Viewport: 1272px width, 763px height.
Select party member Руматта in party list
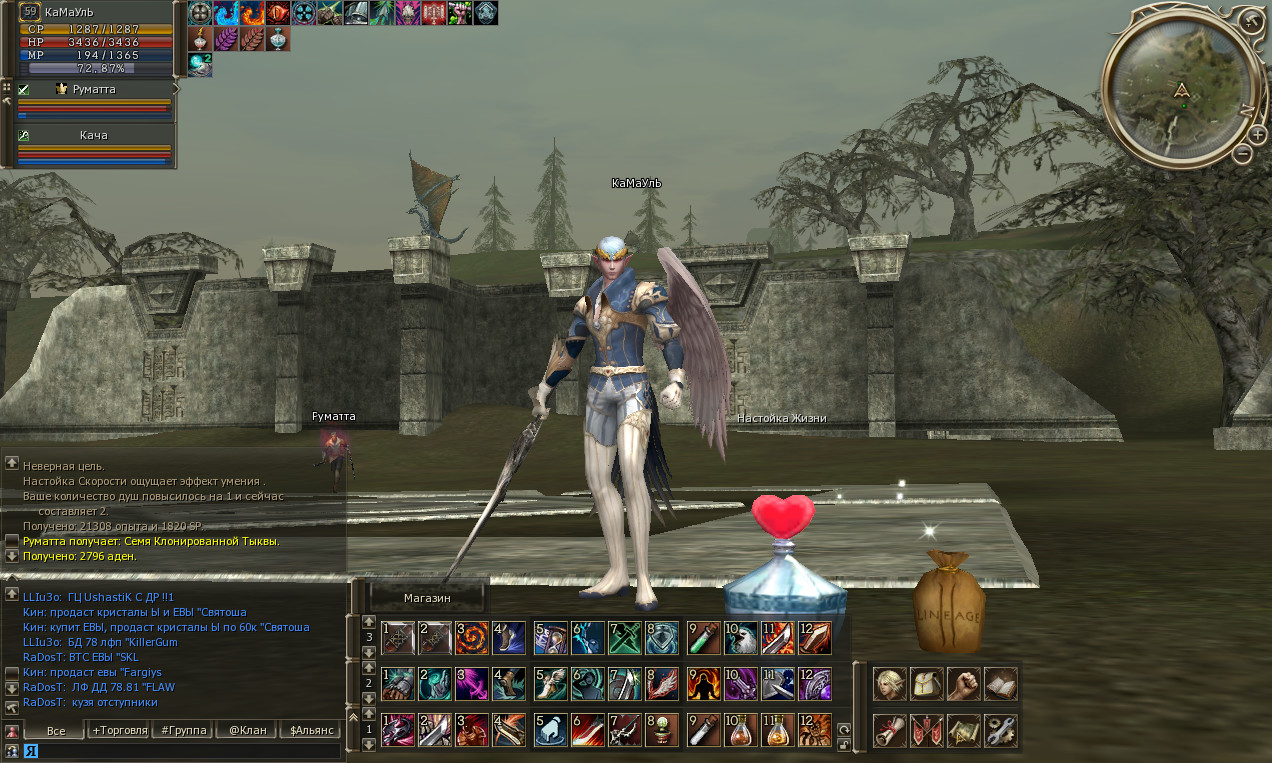[x=95, y=89]
